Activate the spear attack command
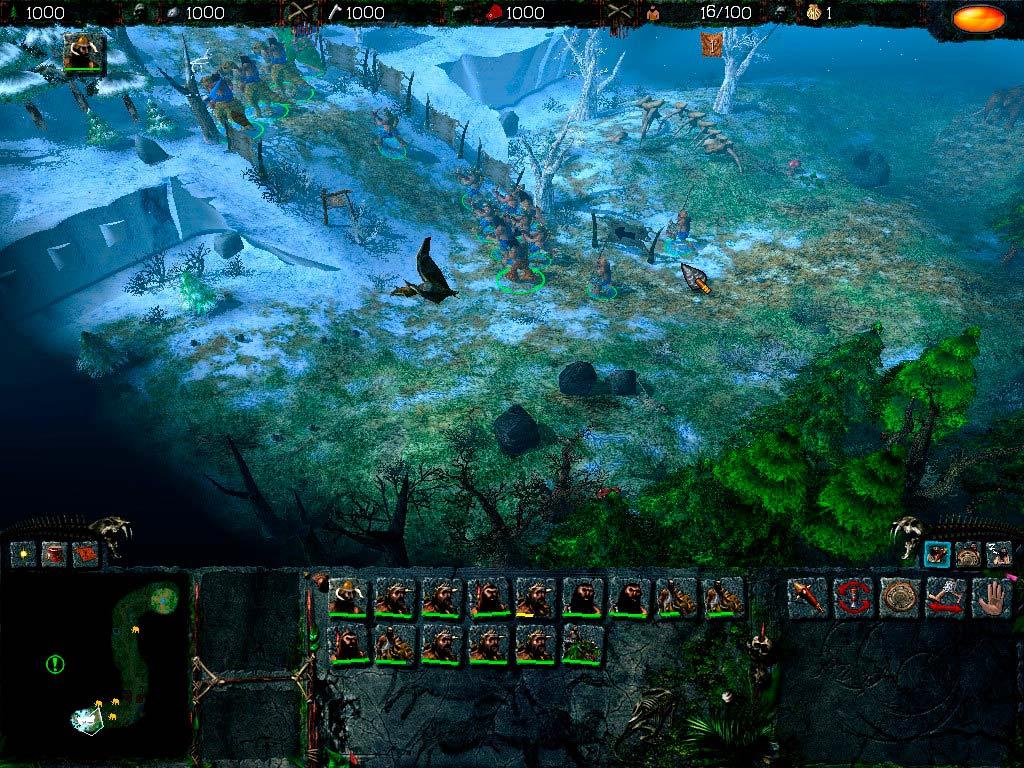Image resolution: width=1024 pixels, height=768 pixels. point(807,597)
